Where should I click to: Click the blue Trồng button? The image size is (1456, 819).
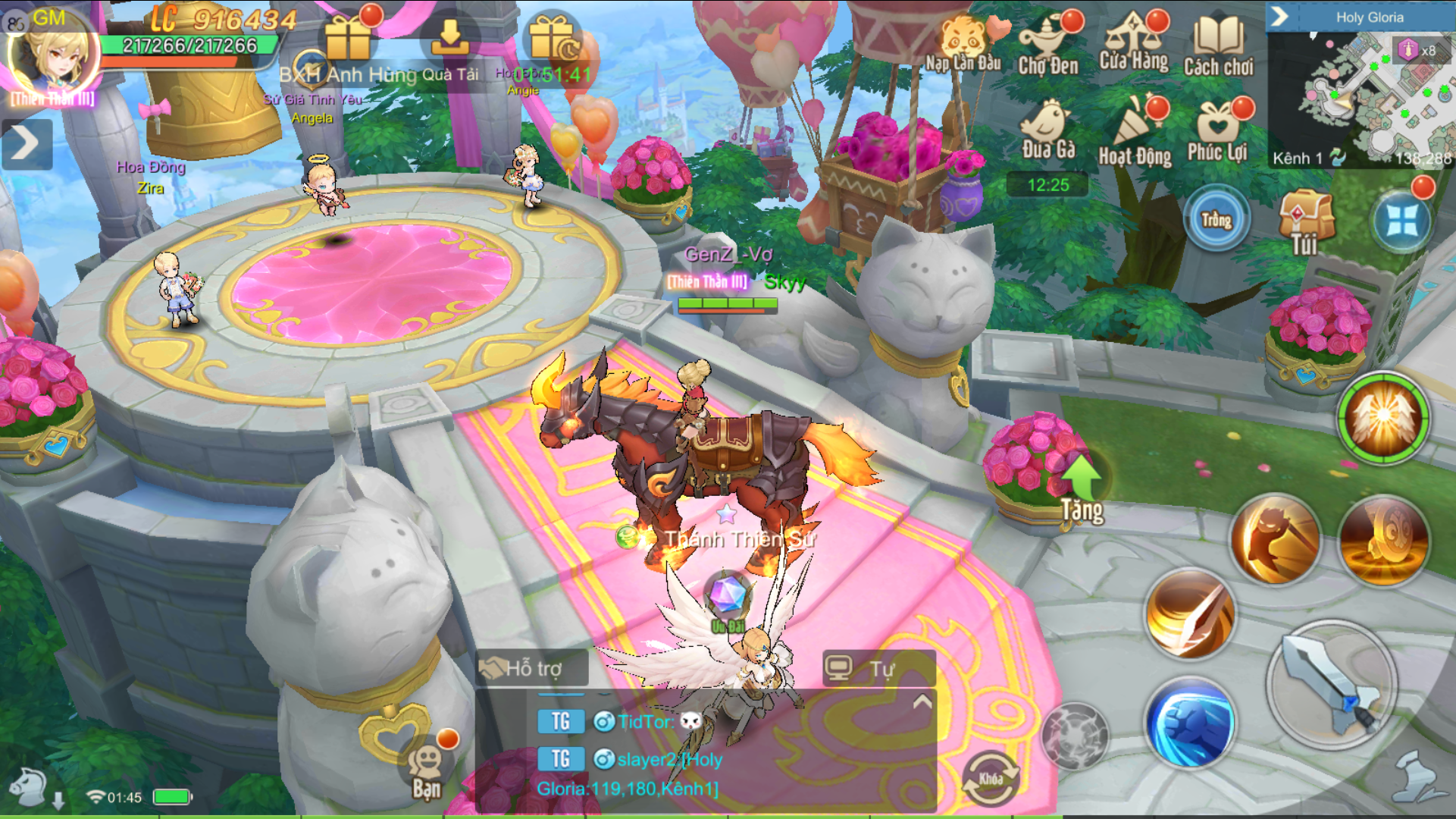(x=1216, y=219)
